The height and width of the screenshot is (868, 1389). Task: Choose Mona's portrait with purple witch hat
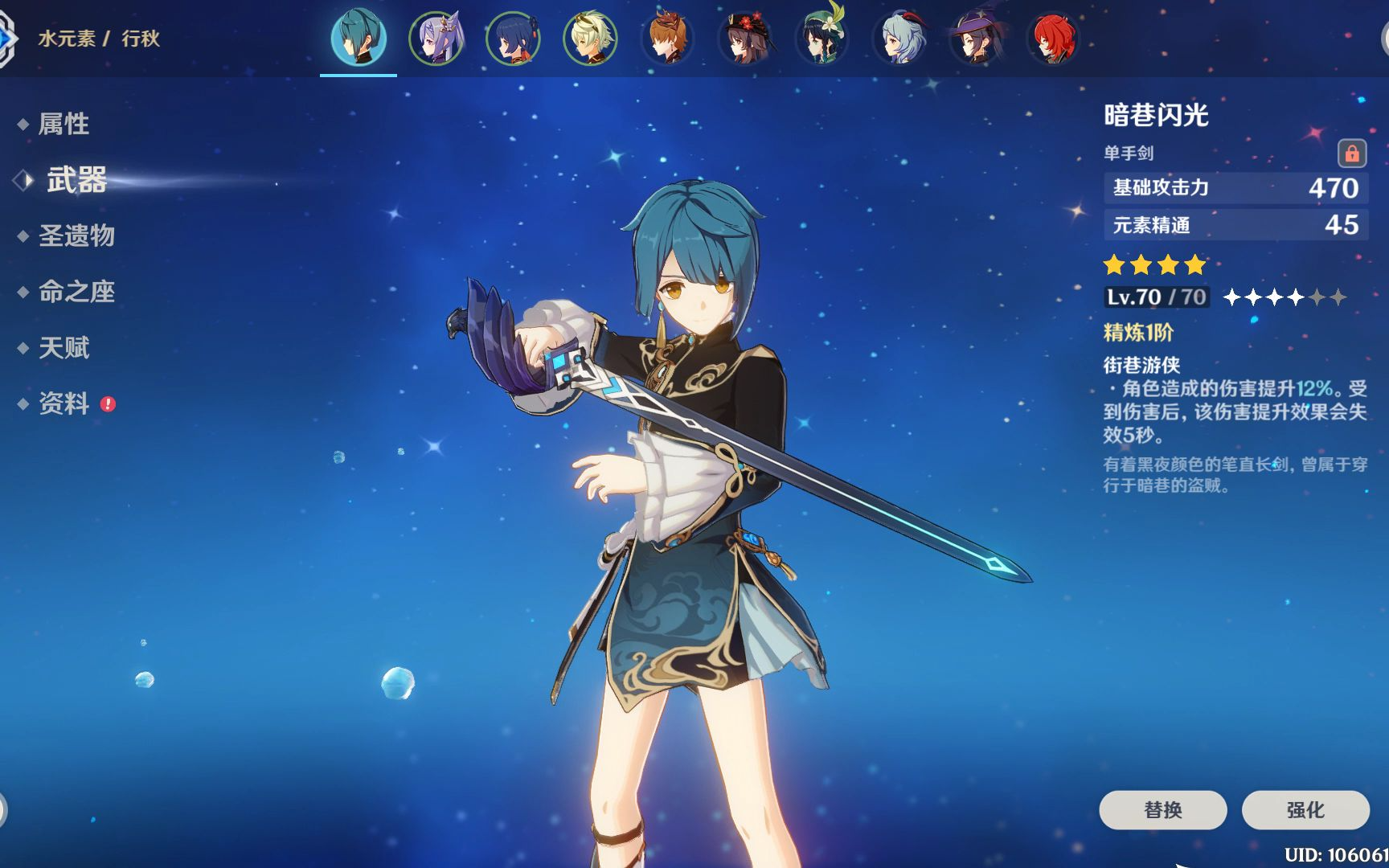(x=976, y=38)
